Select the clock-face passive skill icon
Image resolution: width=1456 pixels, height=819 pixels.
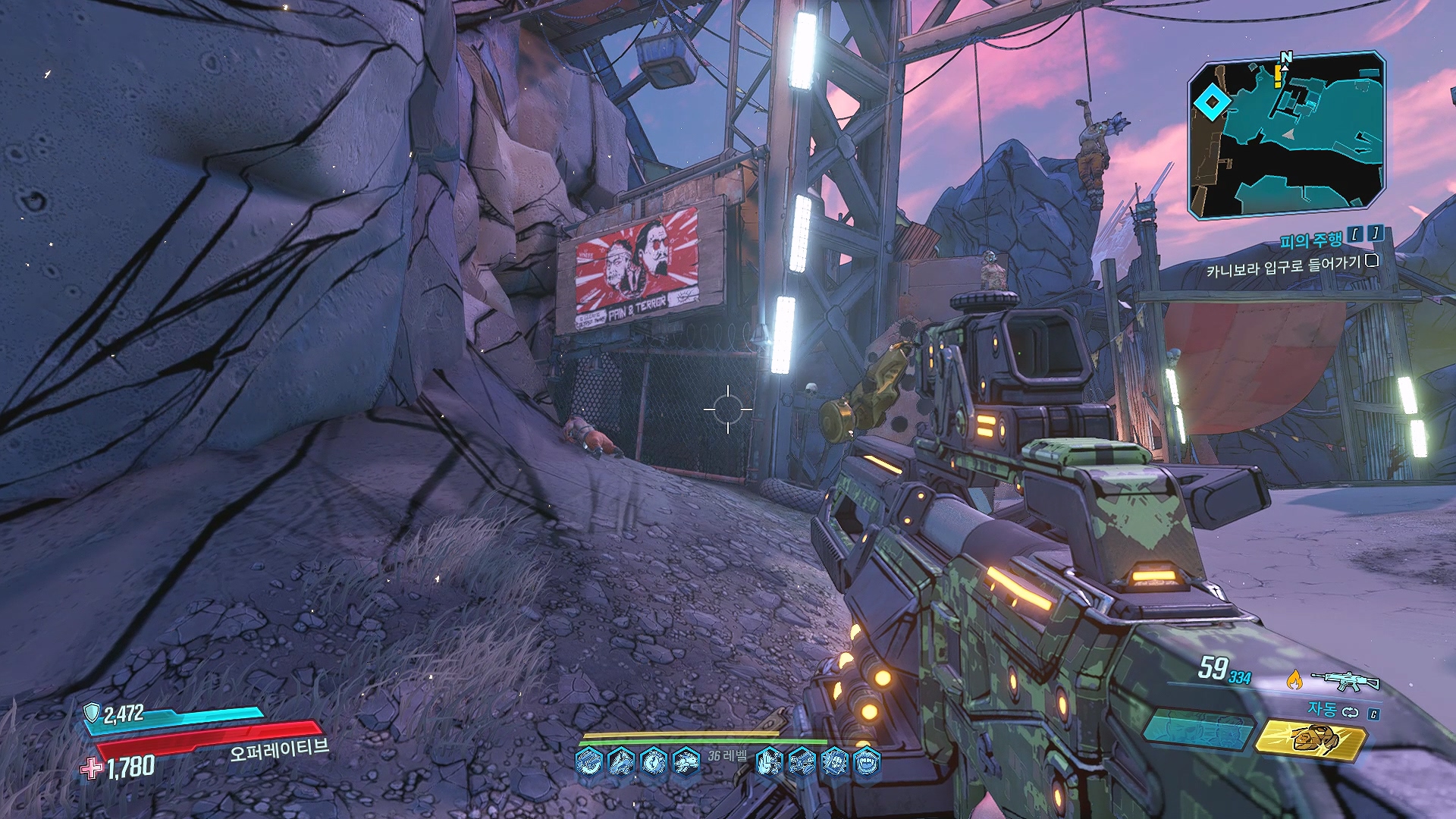654,761
